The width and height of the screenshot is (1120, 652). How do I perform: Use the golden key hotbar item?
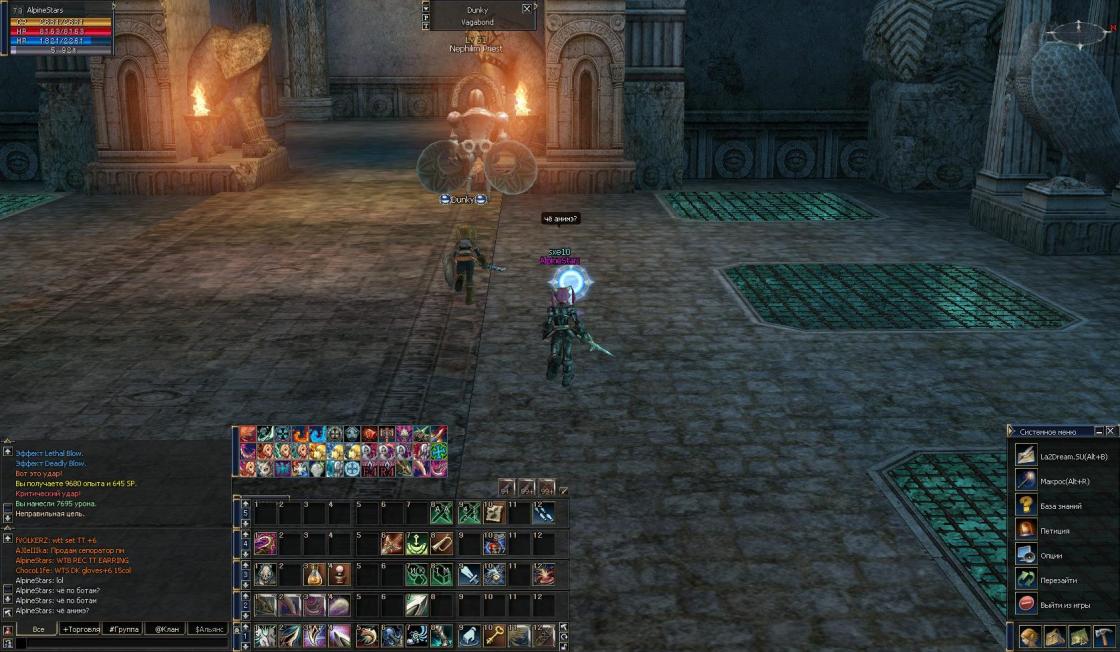(494, 635)
